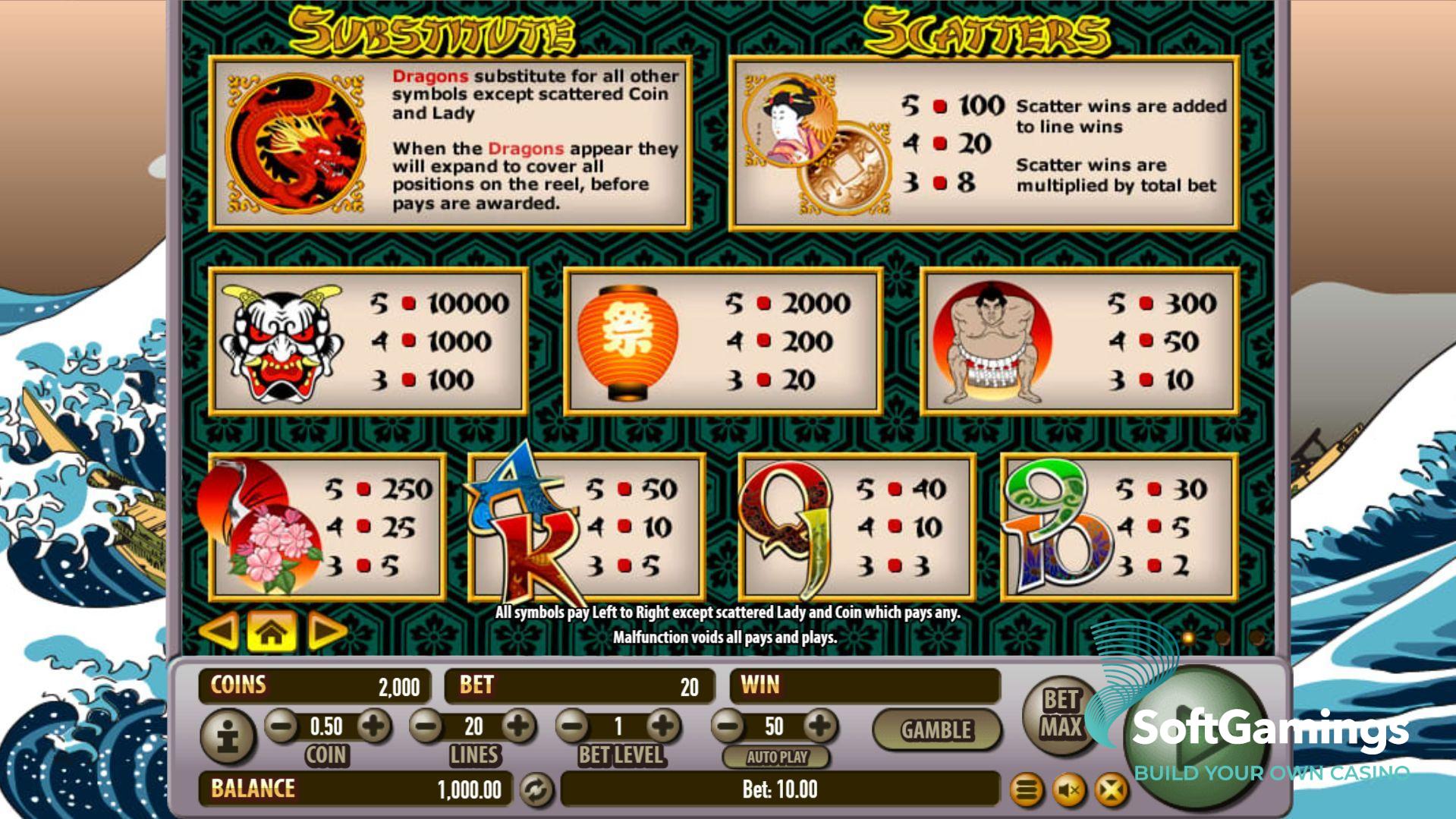Image resolution: width=1456 pixels, height=819 pixels.
Task: Decrease the coin value
Action: (x=281, y=726)
